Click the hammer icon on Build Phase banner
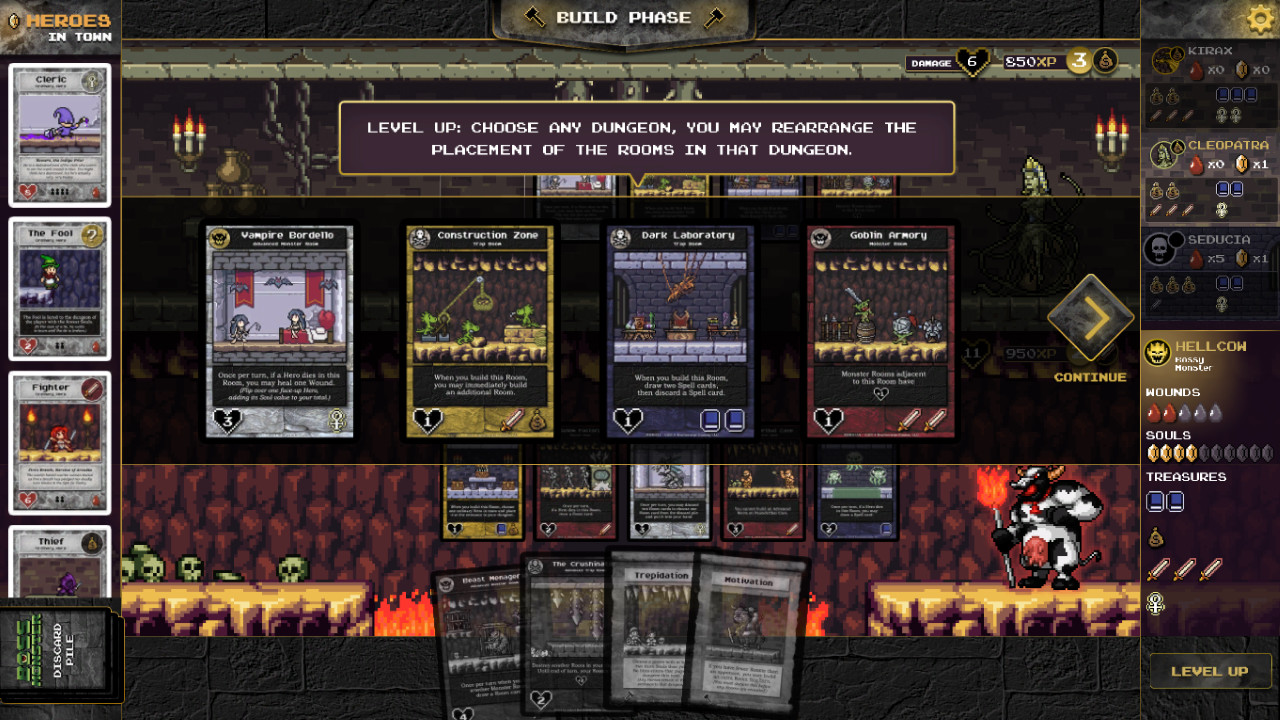 pyautogui.click(x=536, y=17)
